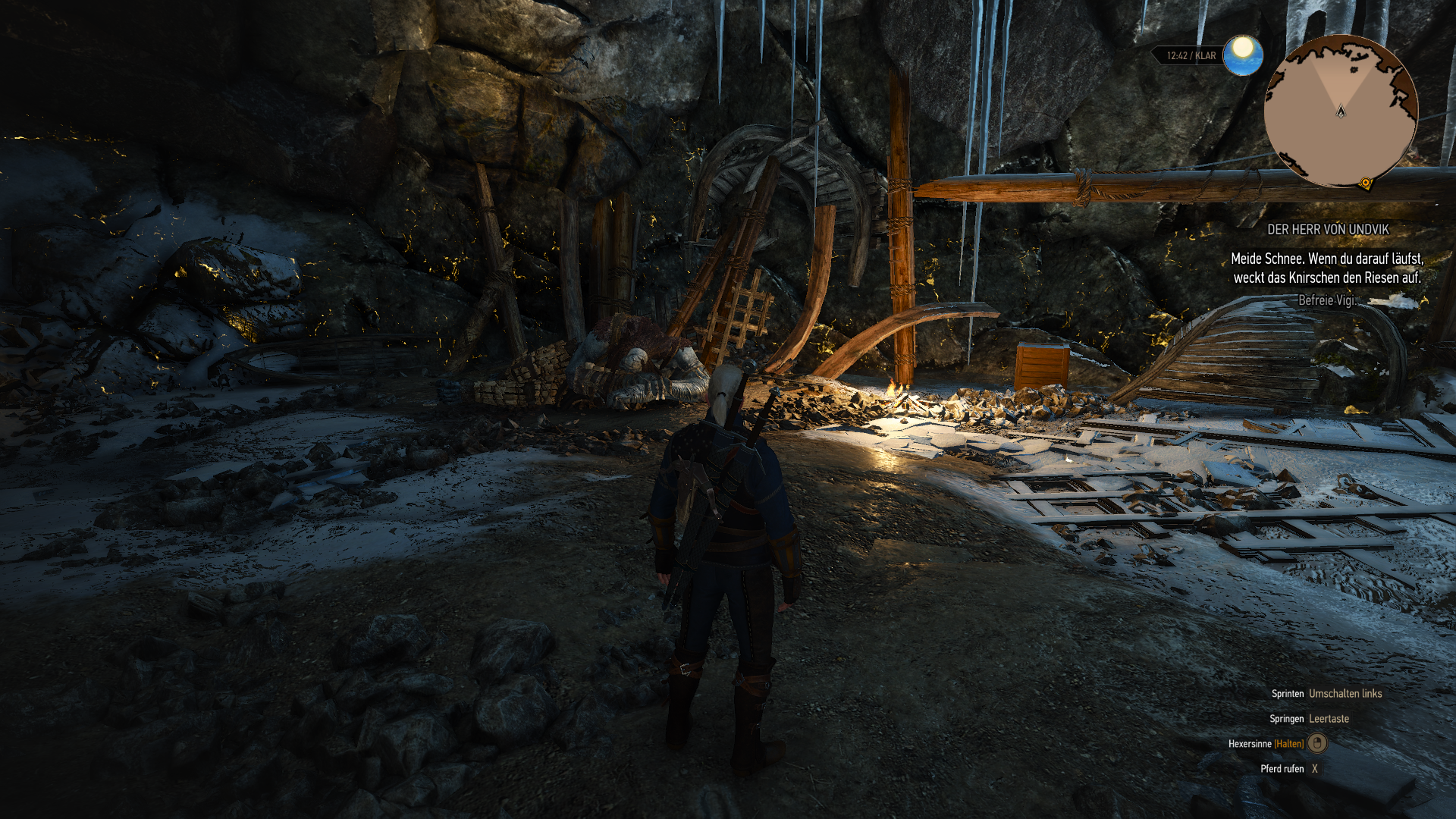Select the yellow quest marker on minimap
This screenshot has height=819, width=1456.
tap(1366, 183)
